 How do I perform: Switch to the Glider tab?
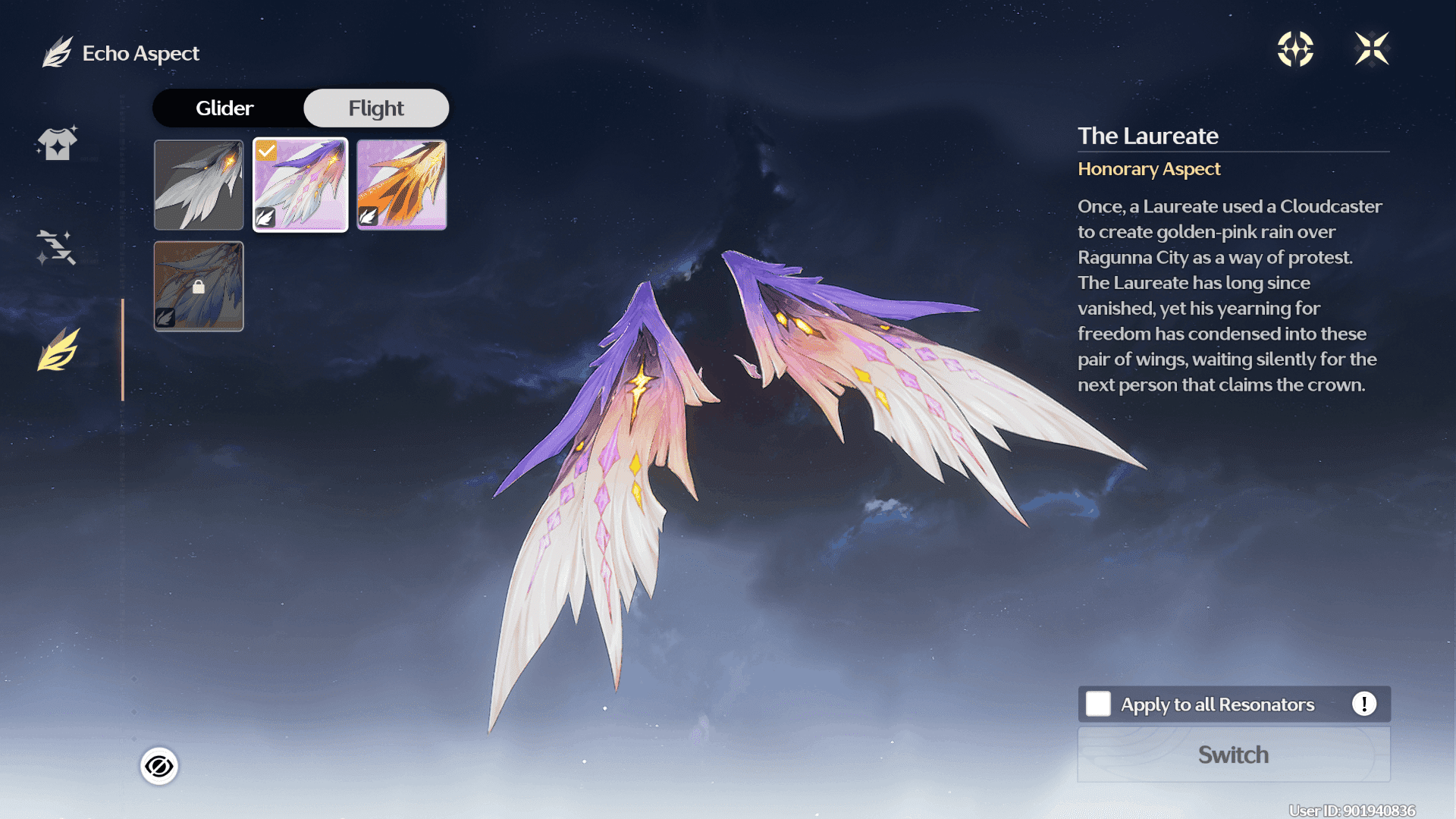click(x=224, y=108)
